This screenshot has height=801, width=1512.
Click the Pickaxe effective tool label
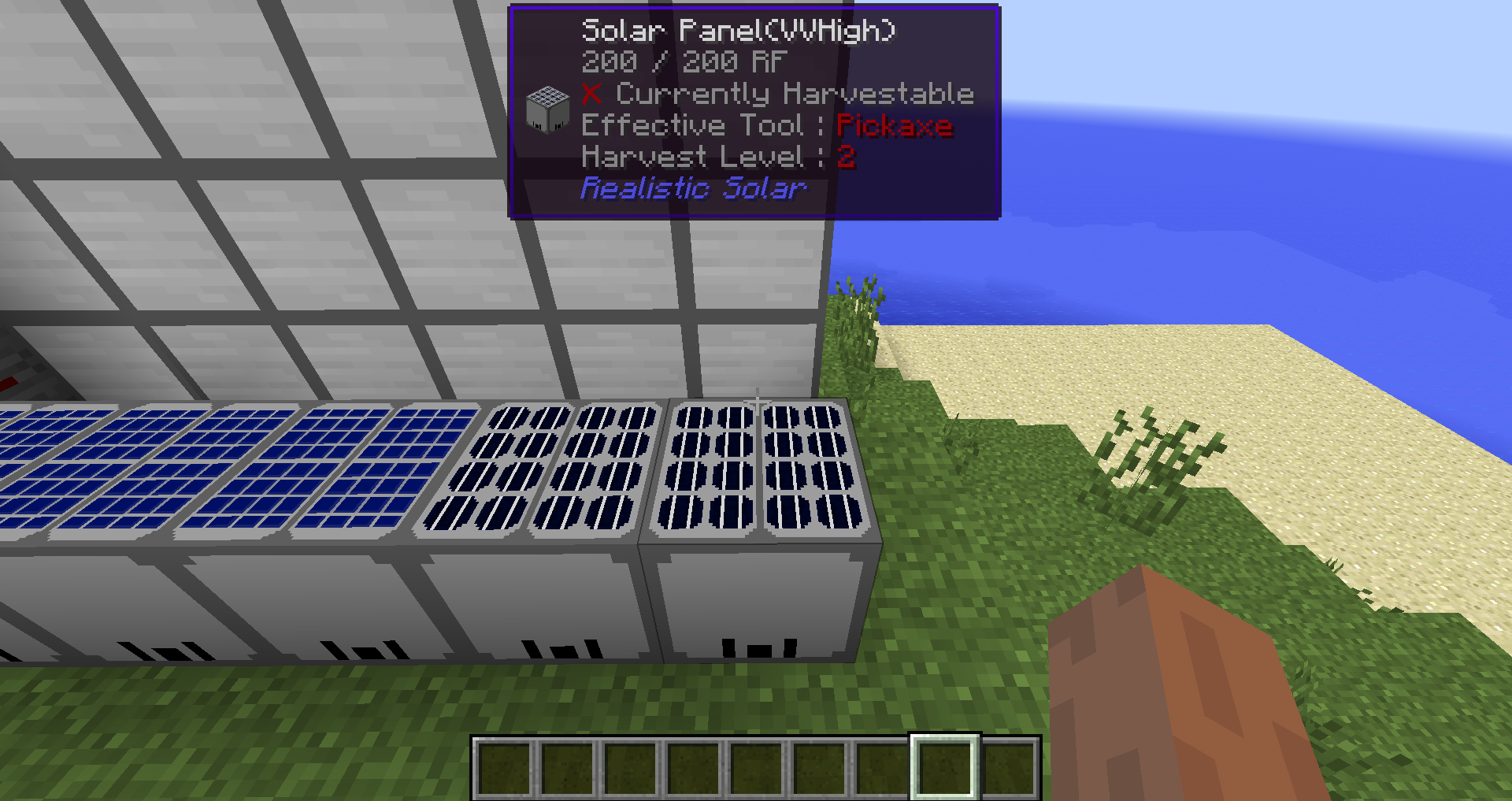pos(894,124)
